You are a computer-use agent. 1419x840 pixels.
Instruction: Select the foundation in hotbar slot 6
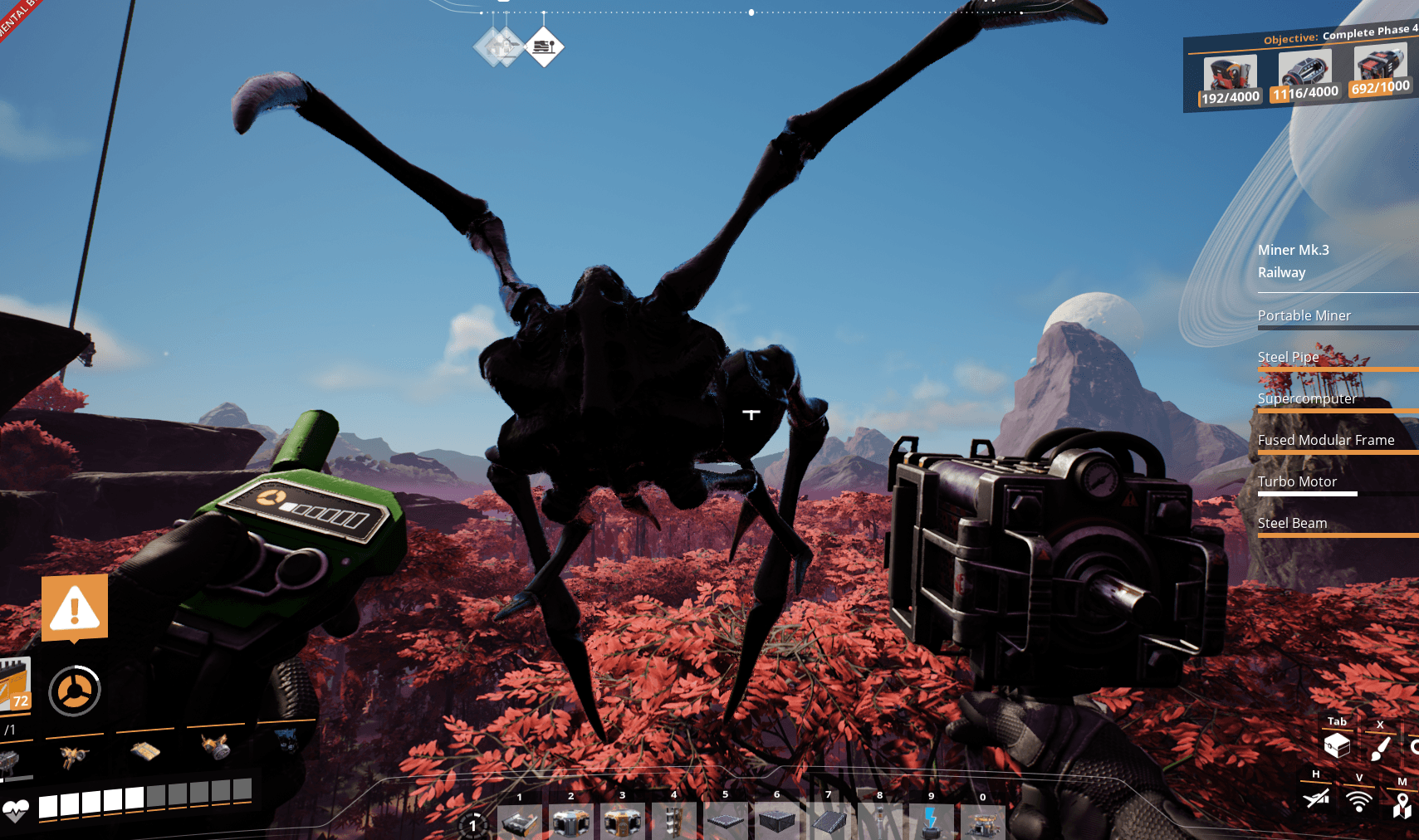777,822
